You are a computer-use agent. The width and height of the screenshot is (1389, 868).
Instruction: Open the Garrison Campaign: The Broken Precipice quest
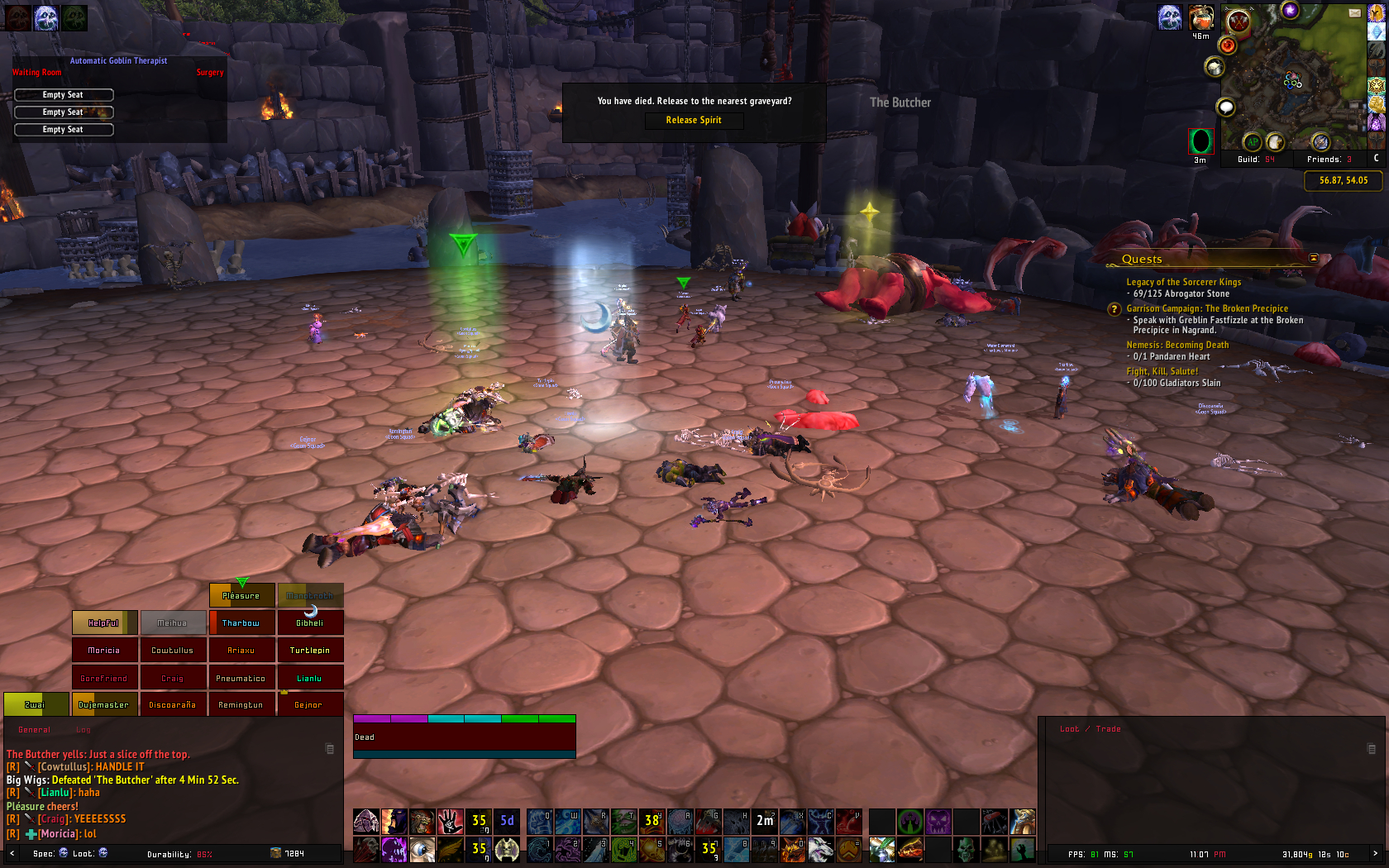point(1206,308)
